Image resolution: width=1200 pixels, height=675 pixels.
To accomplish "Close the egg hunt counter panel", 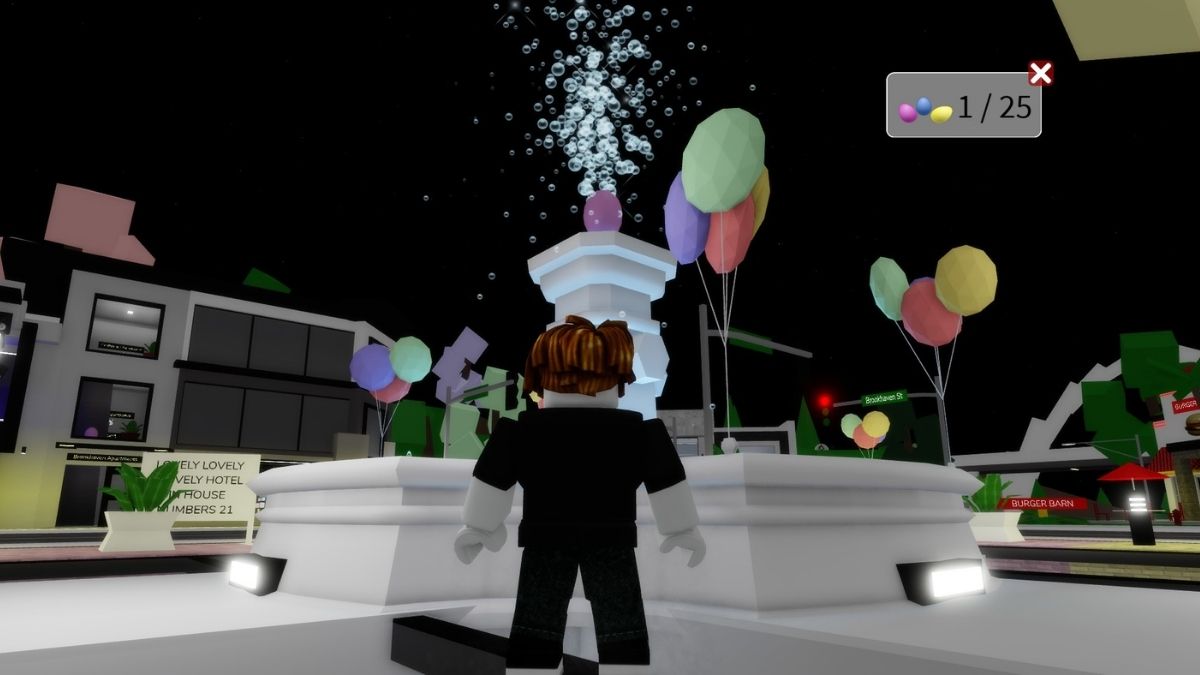I will coord(1040,73).
